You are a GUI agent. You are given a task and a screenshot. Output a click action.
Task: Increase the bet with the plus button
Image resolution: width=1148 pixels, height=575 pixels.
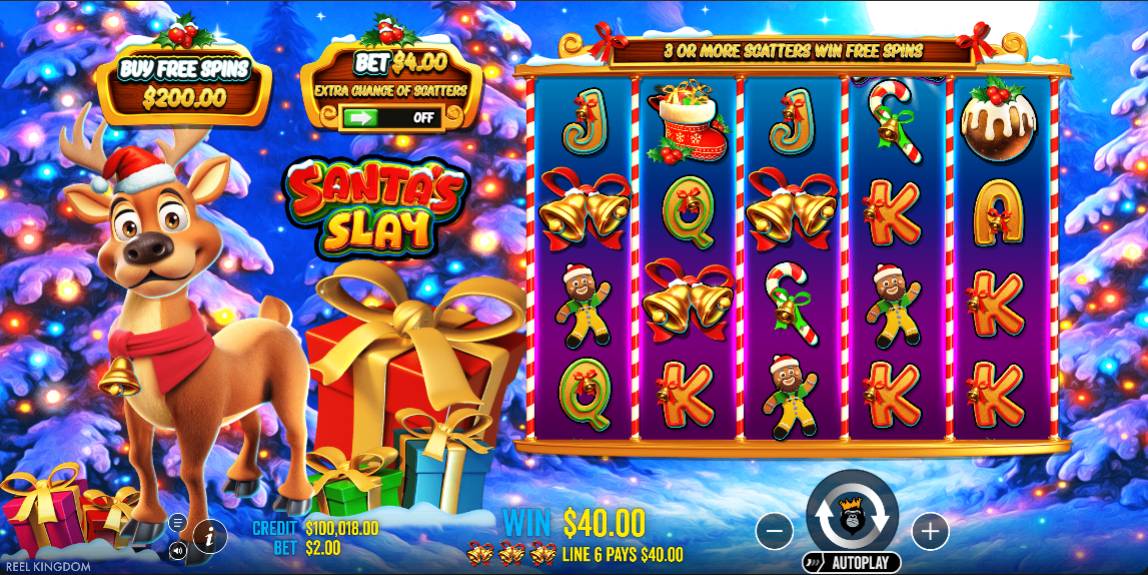coord(929,532)
